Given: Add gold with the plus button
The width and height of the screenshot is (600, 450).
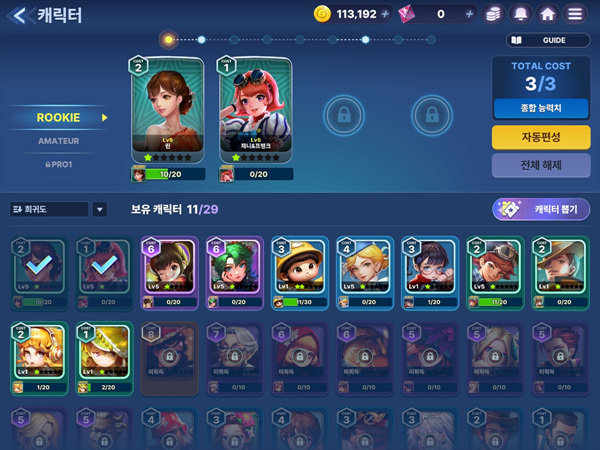Looking at the screenshot, I should [386, 15].
